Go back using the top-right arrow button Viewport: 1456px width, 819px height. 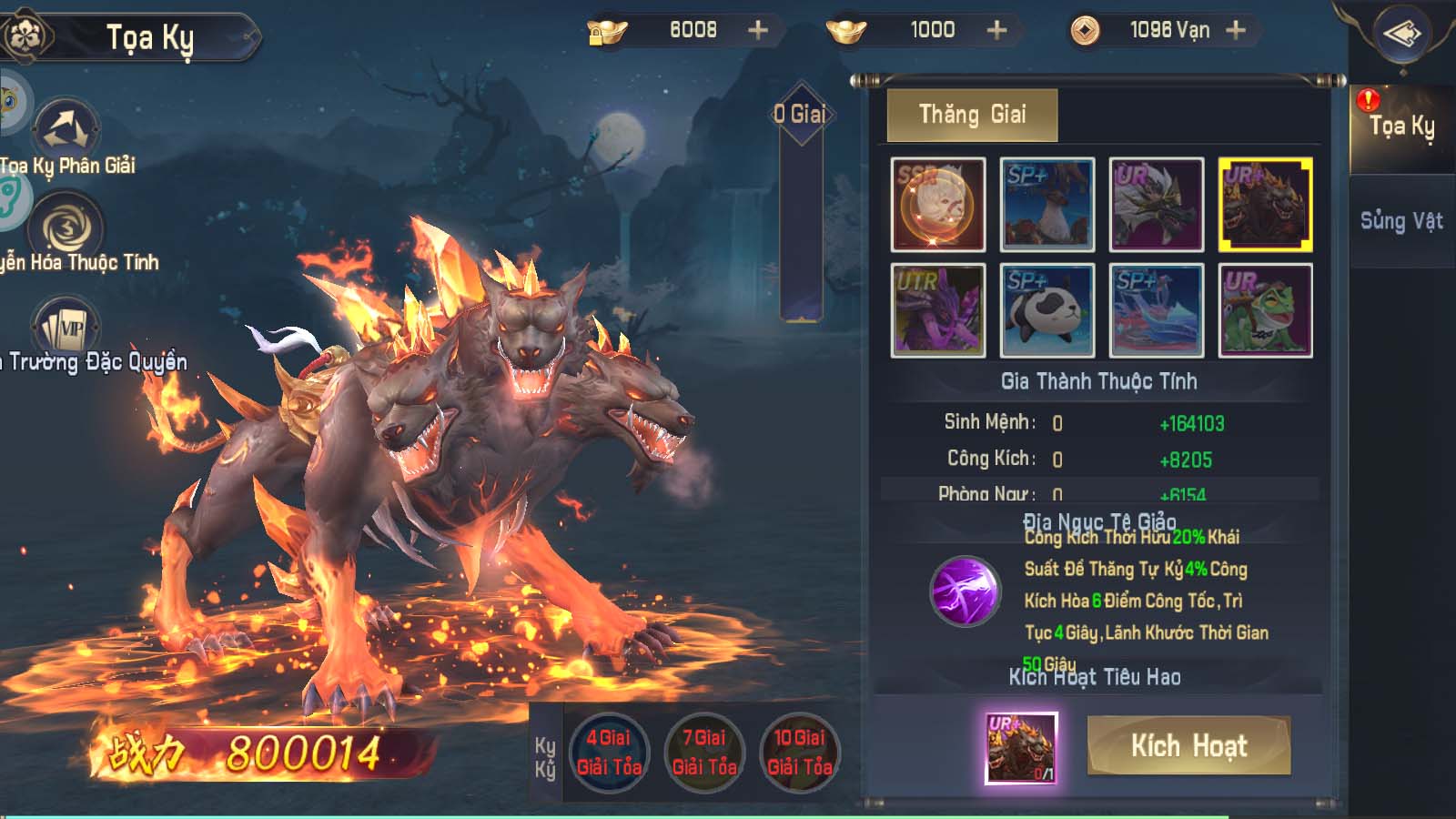[x=1402, y=35]
